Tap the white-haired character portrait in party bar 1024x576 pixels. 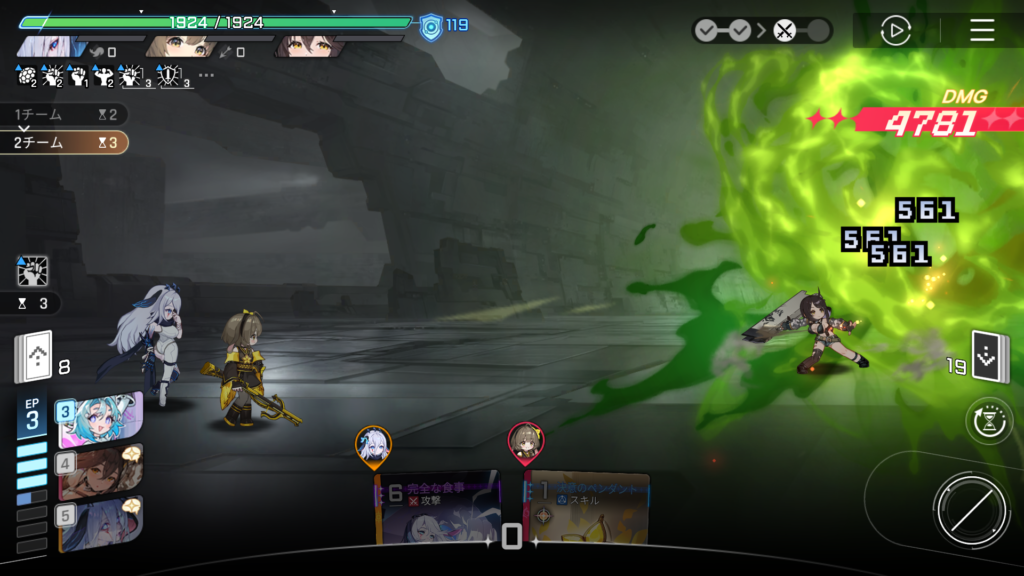click(52, 46)
